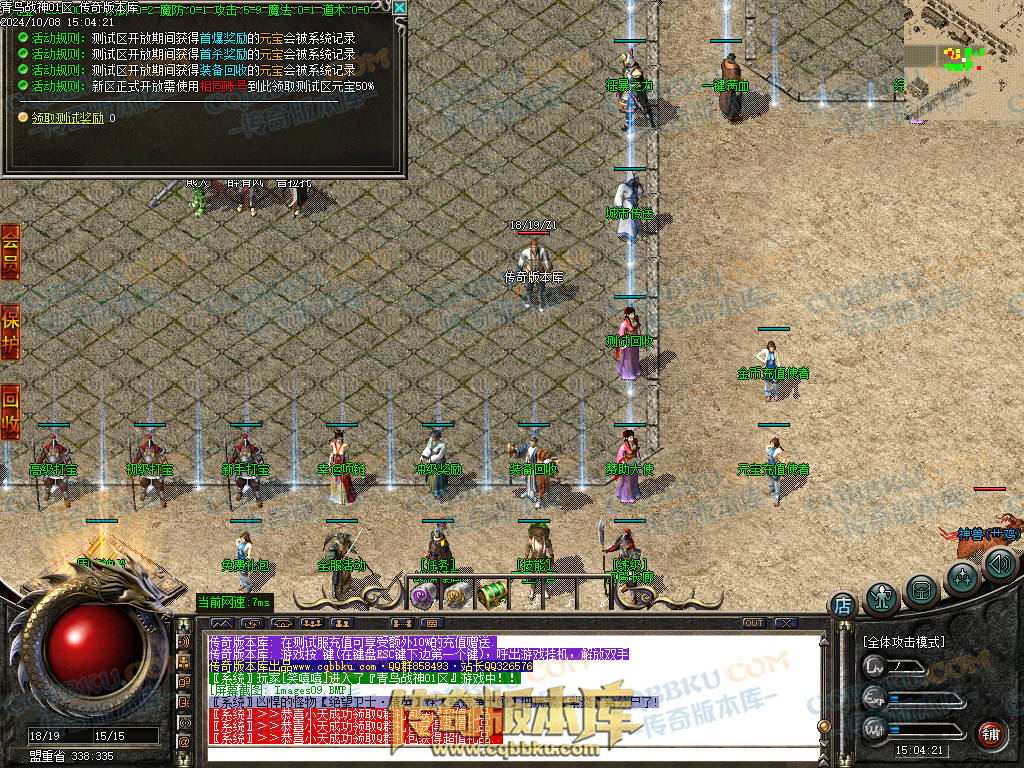Open the 会员 membership side button

[10, 250]
